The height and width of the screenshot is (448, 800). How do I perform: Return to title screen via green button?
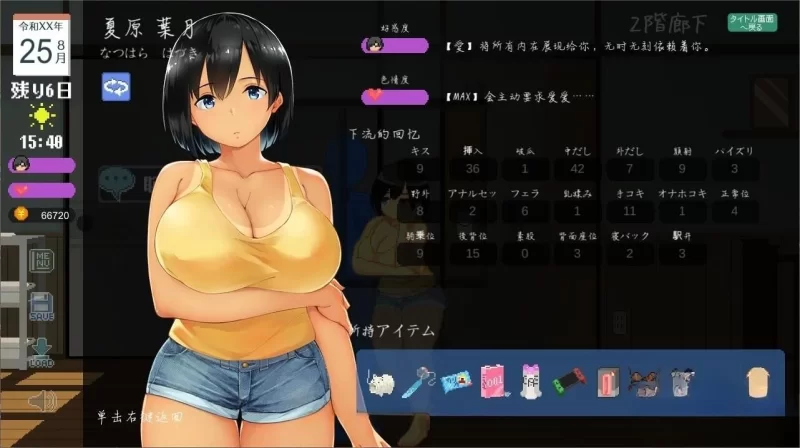coord(752,23)
